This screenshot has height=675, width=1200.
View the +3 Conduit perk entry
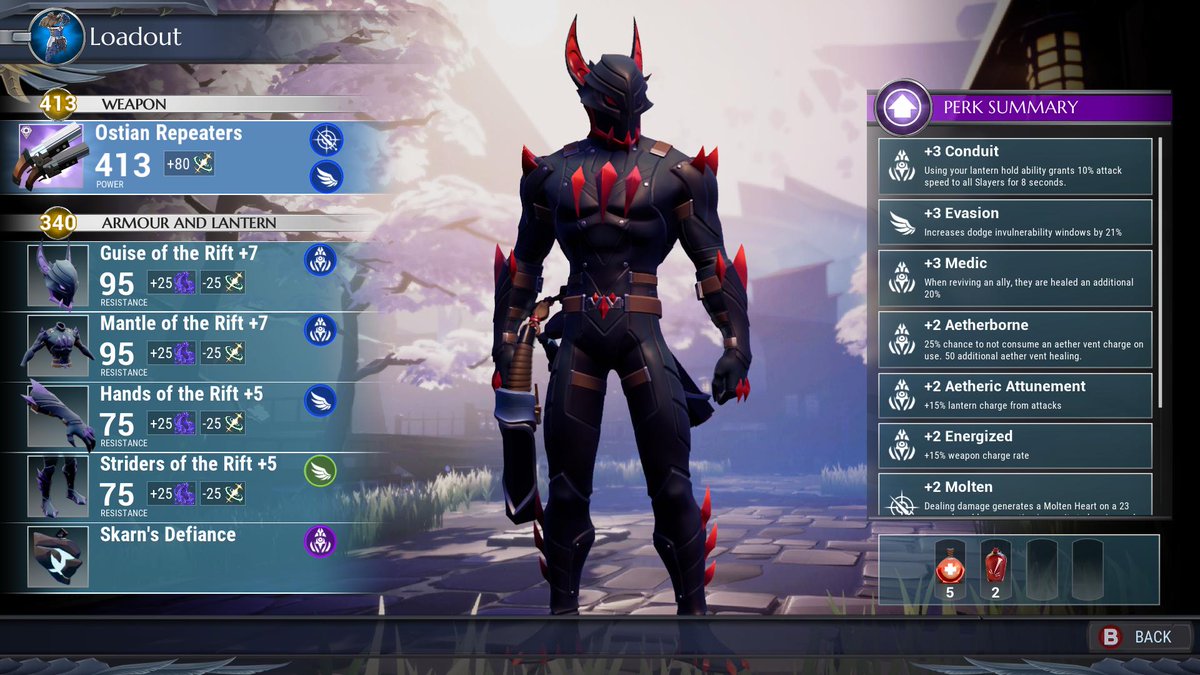point(1015,165)
